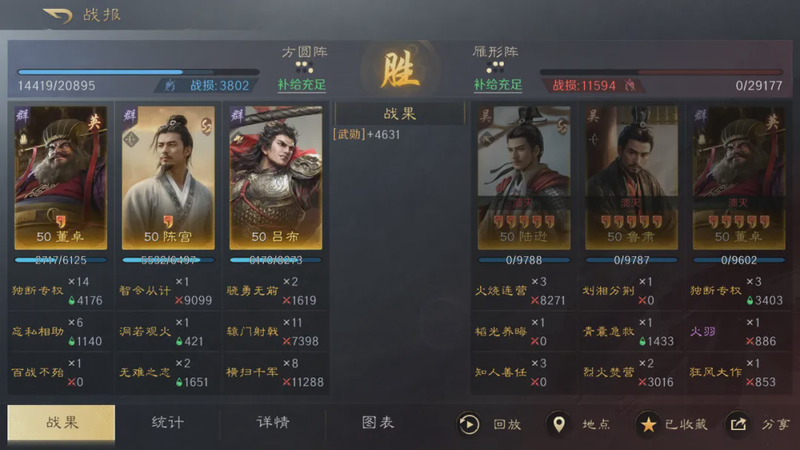
Task: Switch to the 统计 tab
Action: pos(167,422)
